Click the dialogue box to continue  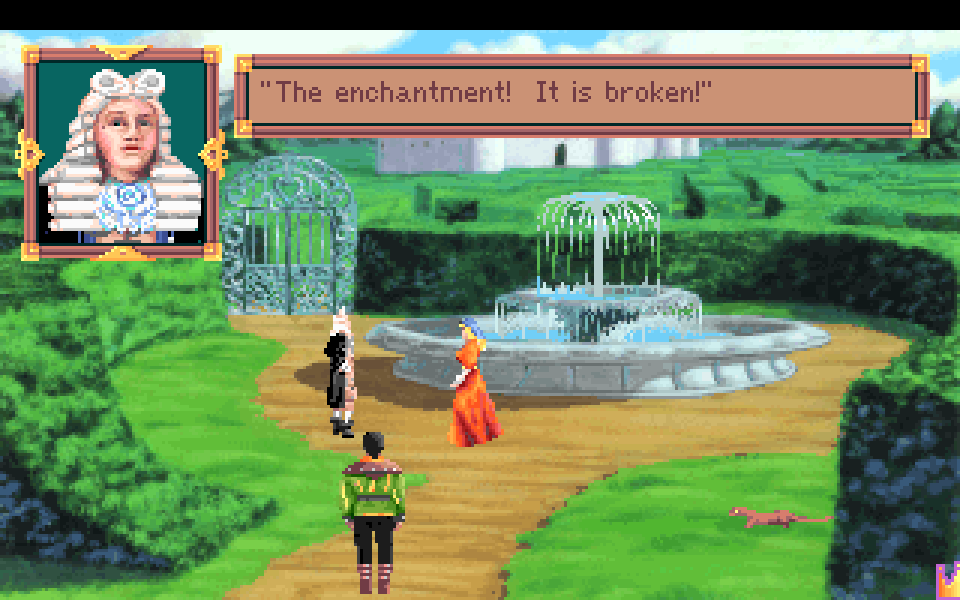tap(581, 94)
